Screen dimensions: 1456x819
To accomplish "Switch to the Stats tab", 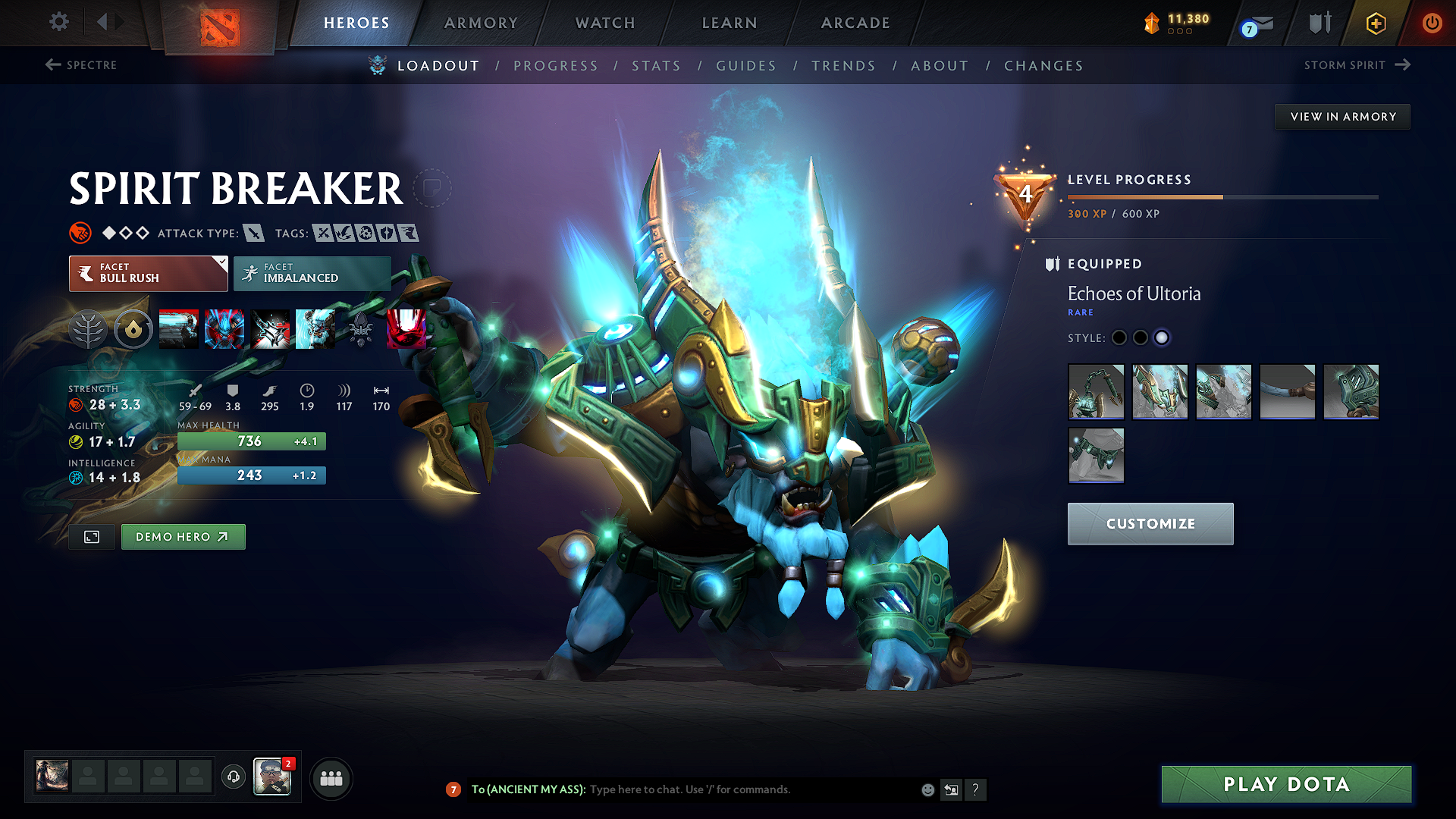I will tap(657, 65).
